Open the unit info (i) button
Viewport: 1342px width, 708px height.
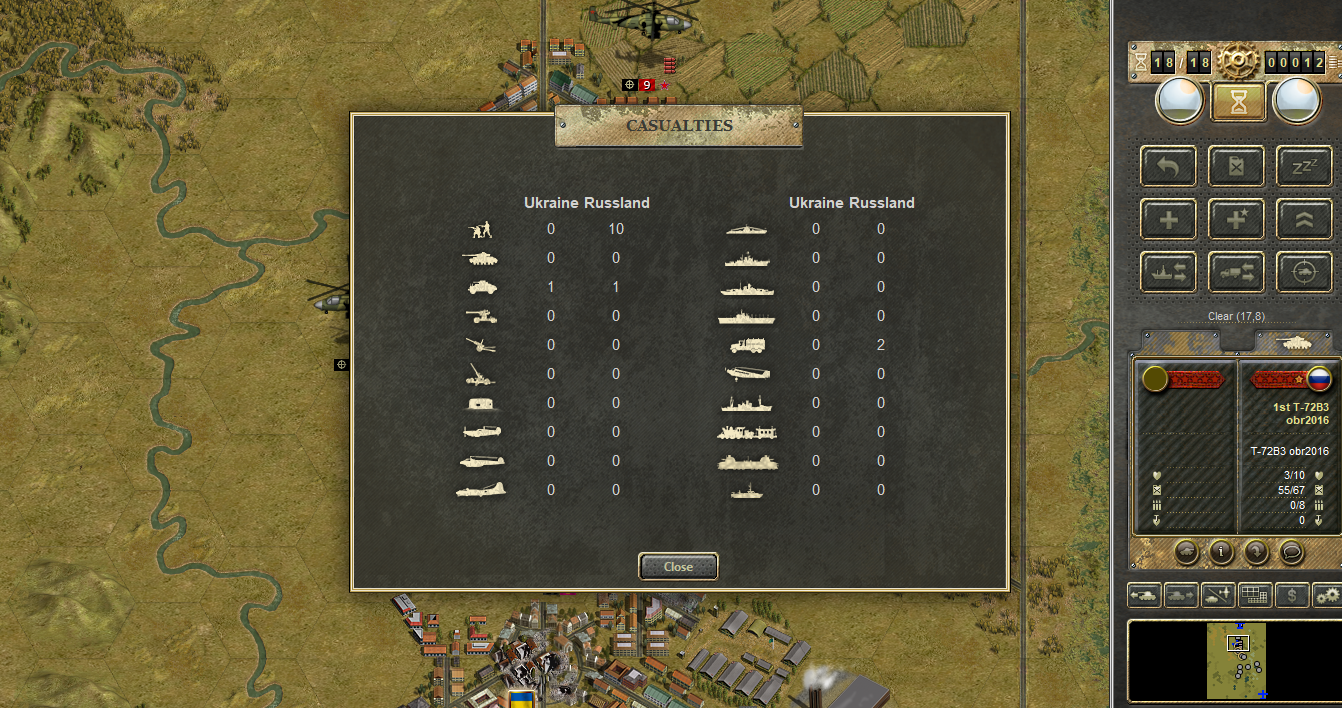(x=1221, y=551)
